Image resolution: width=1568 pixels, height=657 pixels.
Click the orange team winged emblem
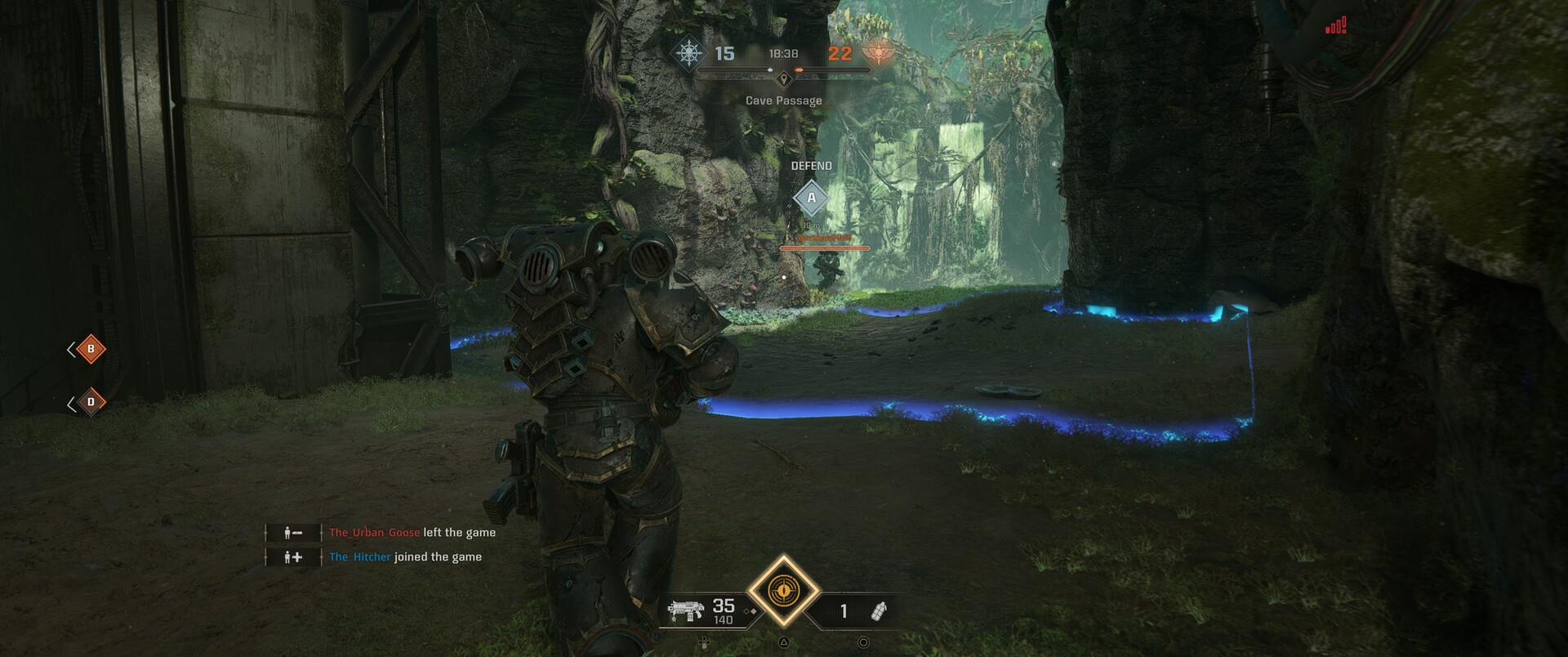coord(879,53)
